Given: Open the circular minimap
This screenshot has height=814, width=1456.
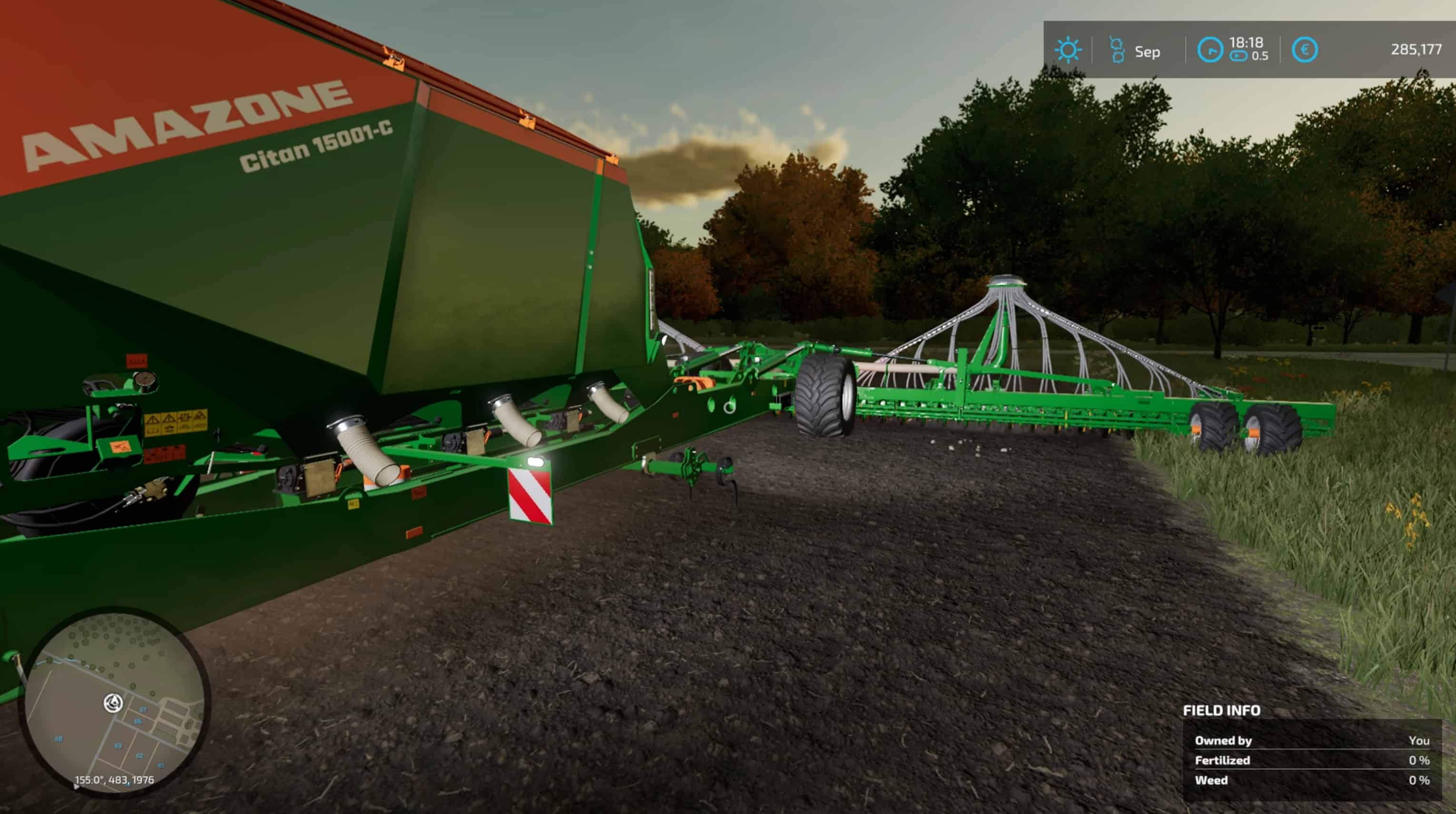Looking at the screenshot, I should coord(115,702).
